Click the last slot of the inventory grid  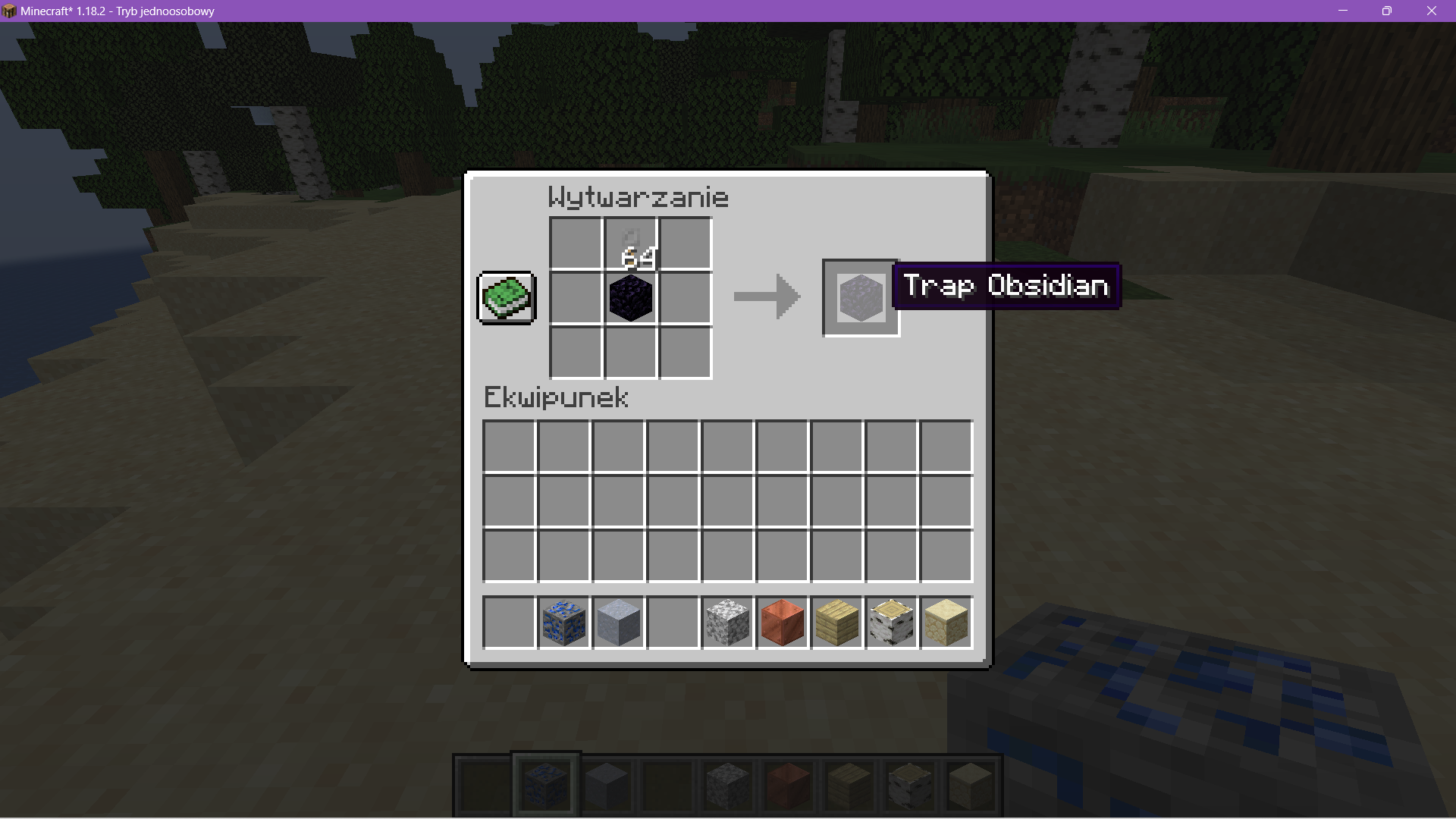coord(945,557)
